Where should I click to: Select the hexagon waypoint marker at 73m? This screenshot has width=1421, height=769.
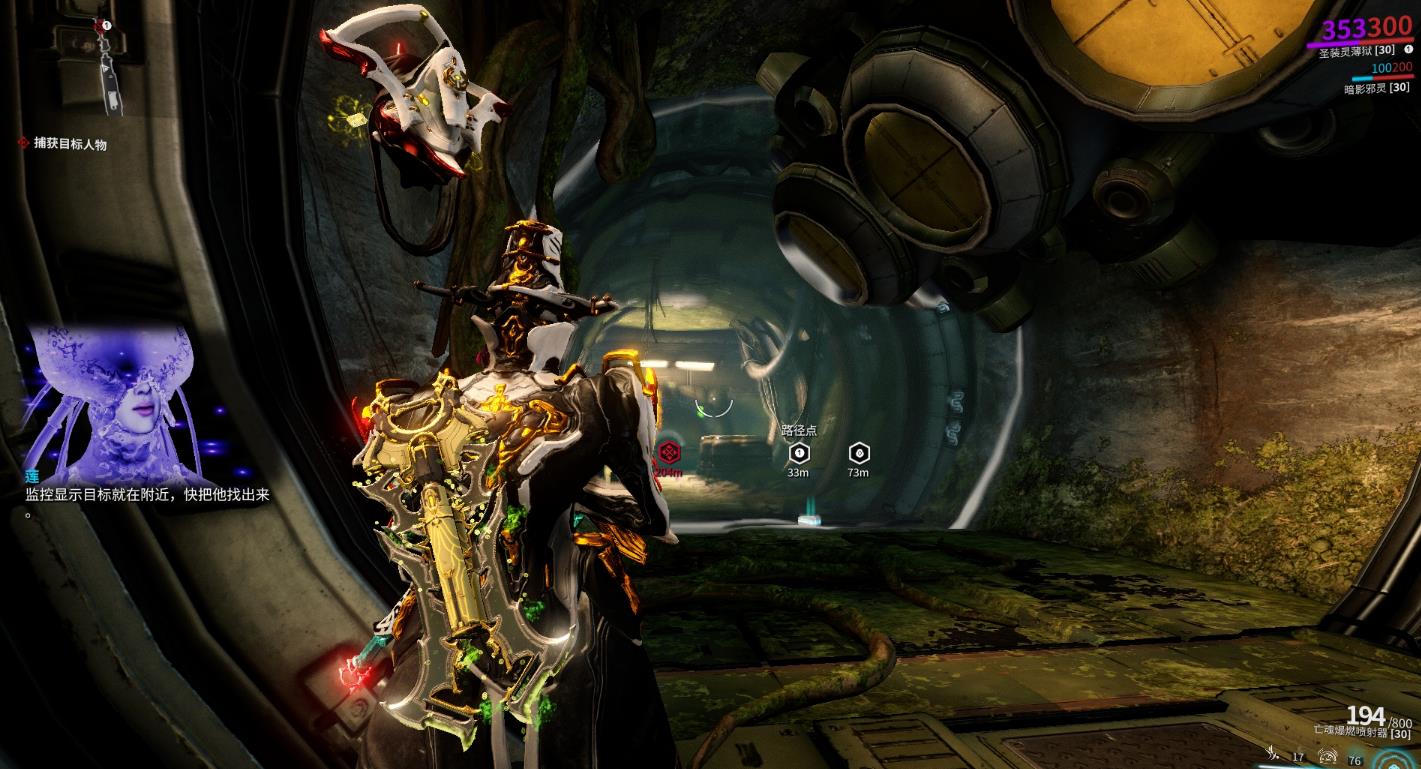tap(858, 453)
